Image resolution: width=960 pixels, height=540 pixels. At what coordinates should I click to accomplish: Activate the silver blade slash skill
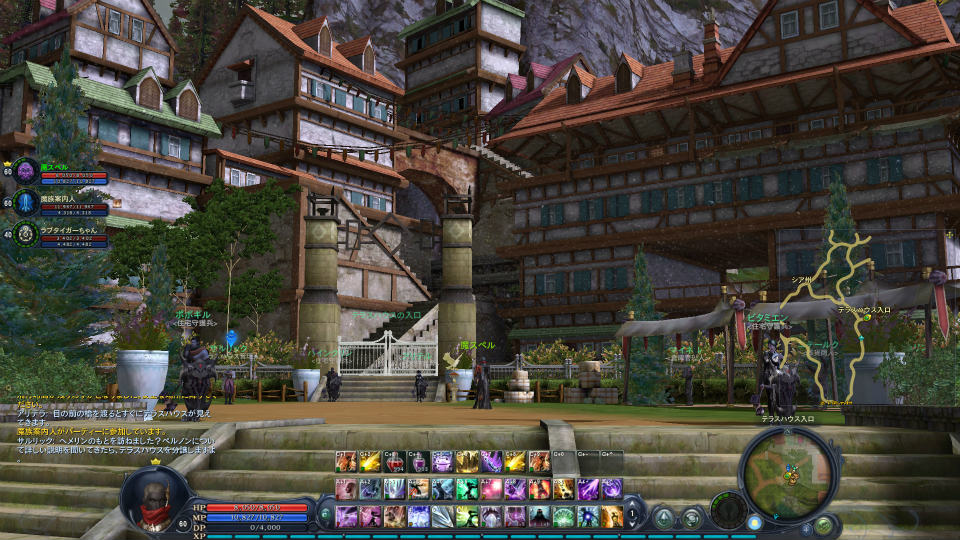pos(443,516)
